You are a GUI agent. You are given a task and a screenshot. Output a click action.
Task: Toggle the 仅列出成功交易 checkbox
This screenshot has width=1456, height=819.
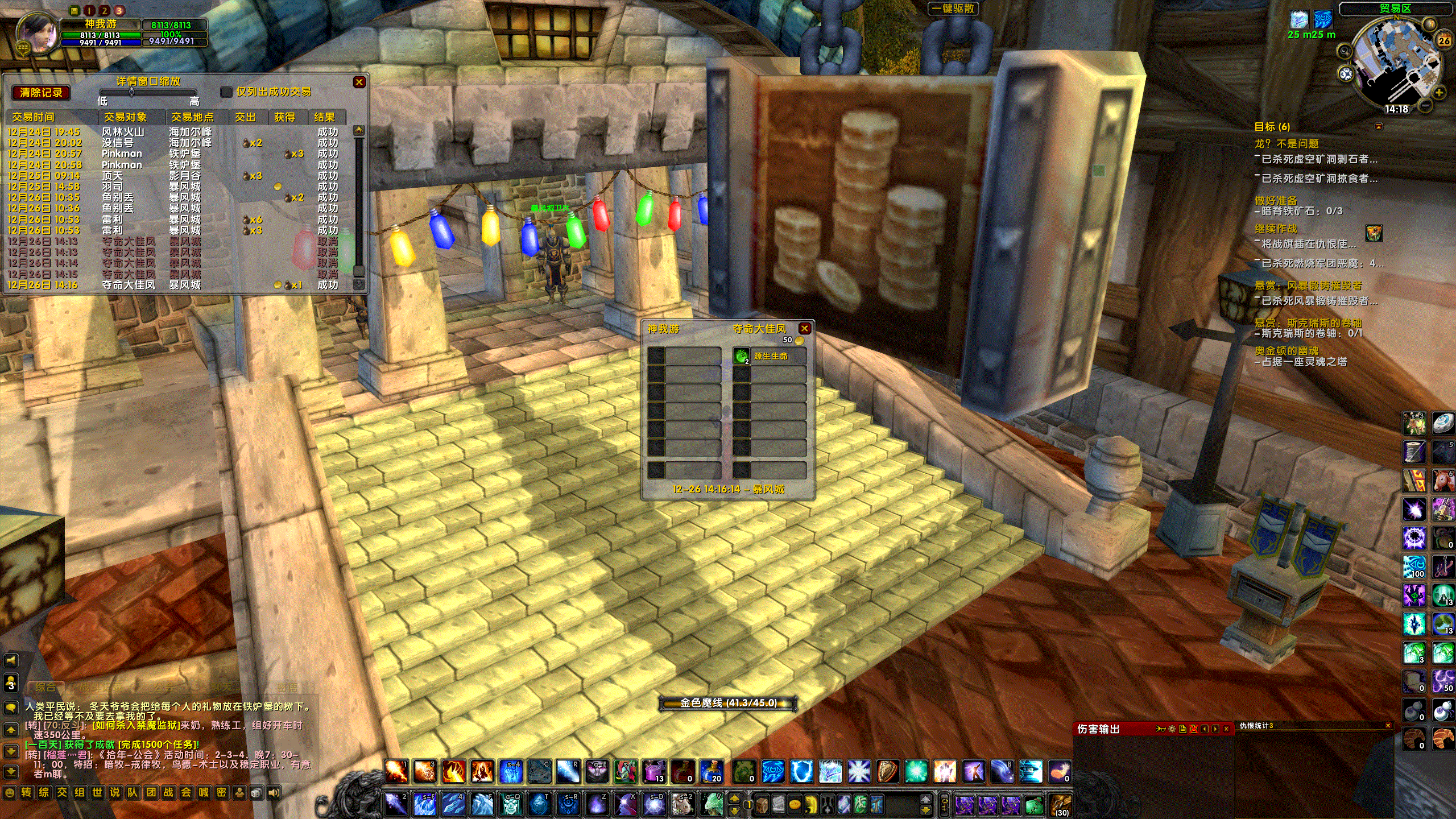(226, 92)
